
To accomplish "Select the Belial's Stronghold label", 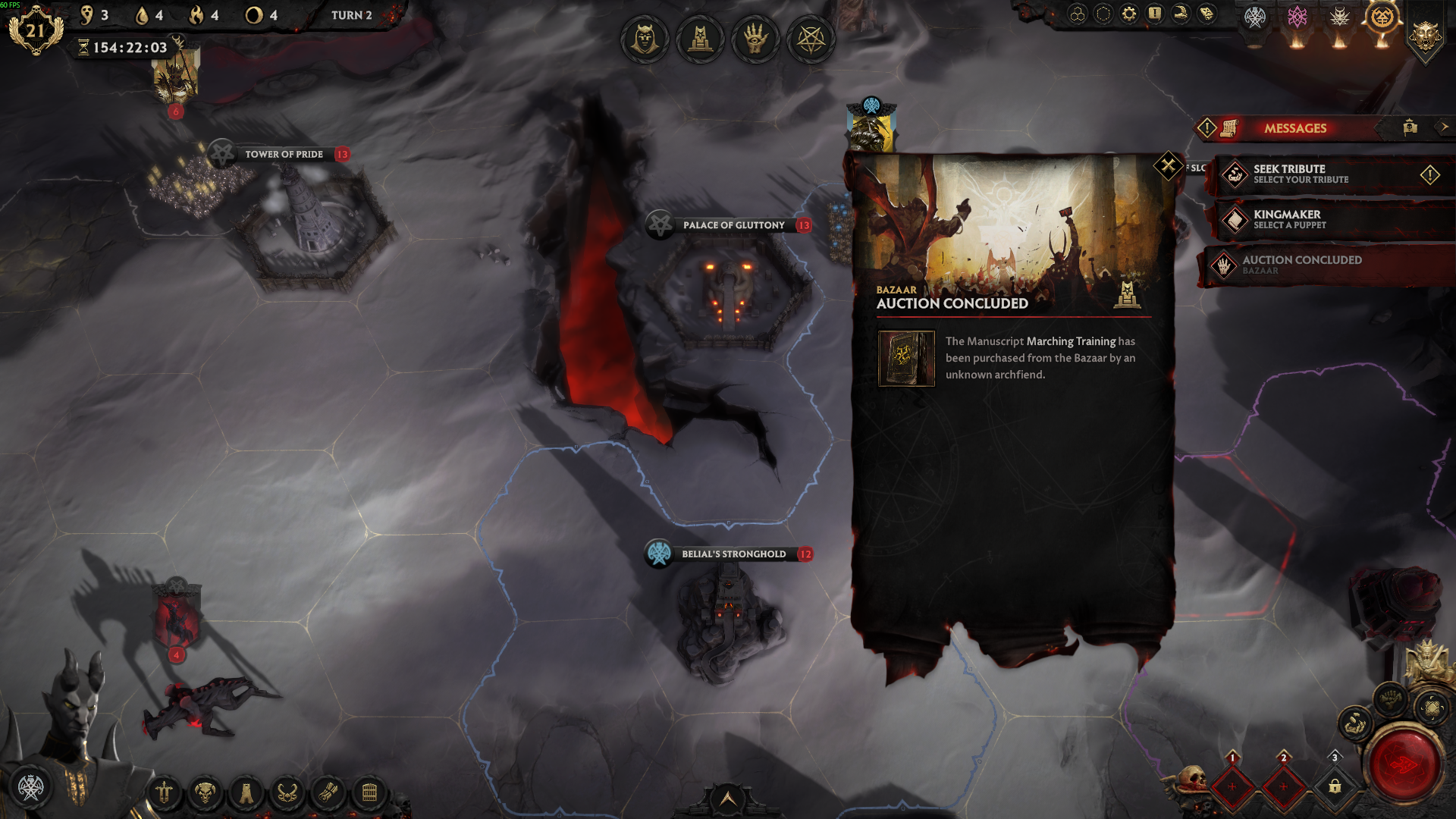I will click(733, 554).
